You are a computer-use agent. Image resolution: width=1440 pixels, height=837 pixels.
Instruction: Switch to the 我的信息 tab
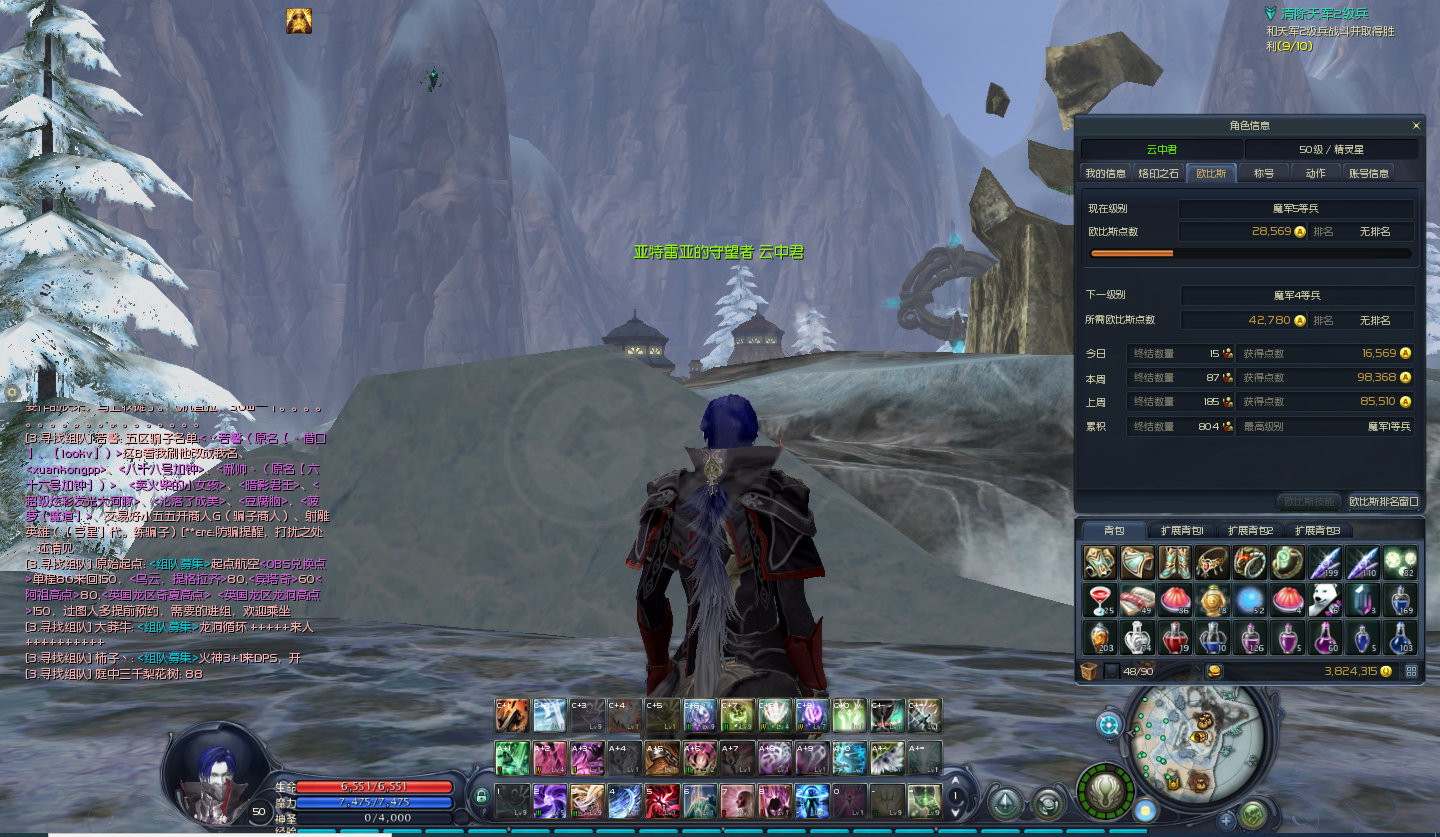1105,173
